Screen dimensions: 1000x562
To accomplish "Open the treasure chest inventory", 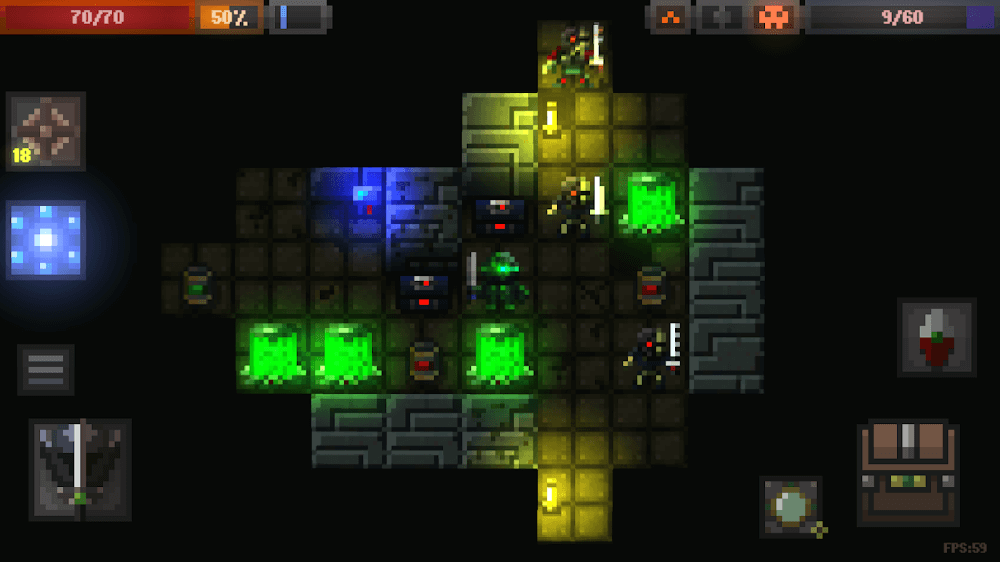I will click(907, 473).
